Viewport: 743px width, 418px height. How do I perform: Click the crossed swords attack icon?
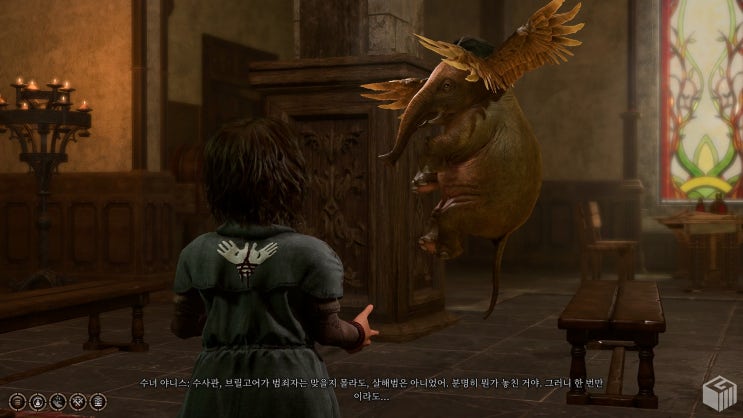click(76, 402)
